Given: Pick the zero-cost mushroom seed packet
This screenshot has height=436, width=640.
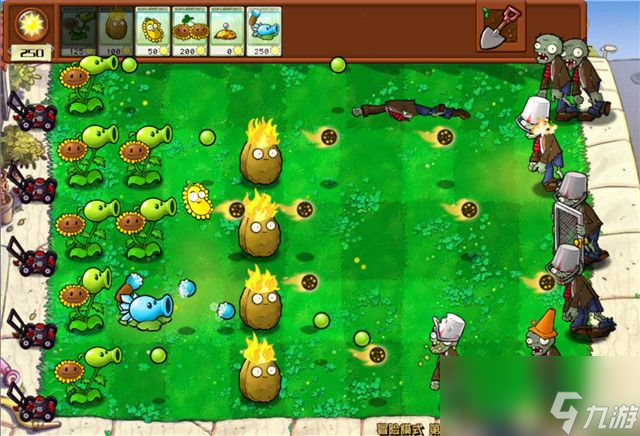Looking at the screenshot, I should (227, 30).
